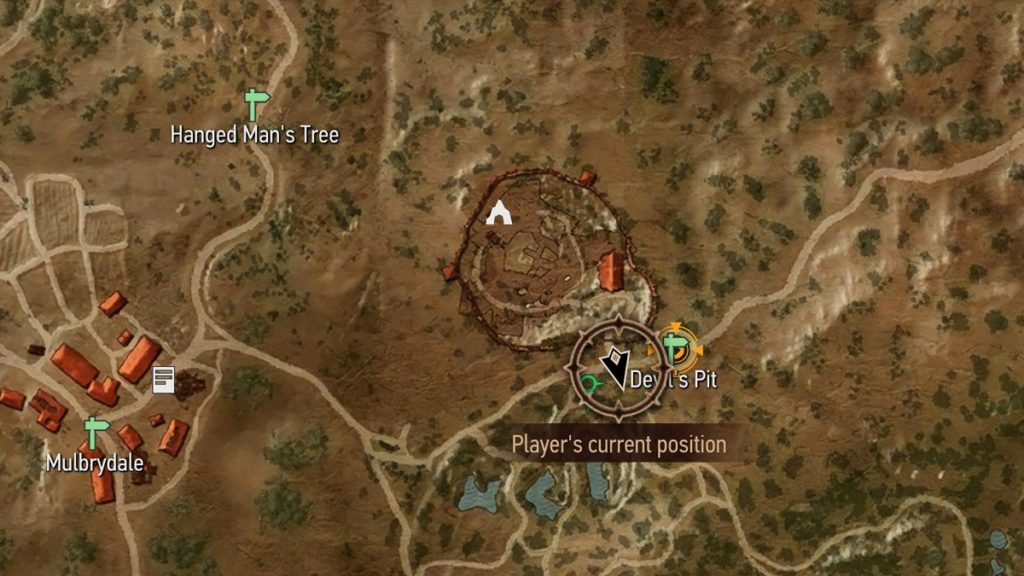This screenshot has height=576, width=1024.
Task: Select the Hanged Man's Tree signpost marker
Action: (x=257, y=102)
